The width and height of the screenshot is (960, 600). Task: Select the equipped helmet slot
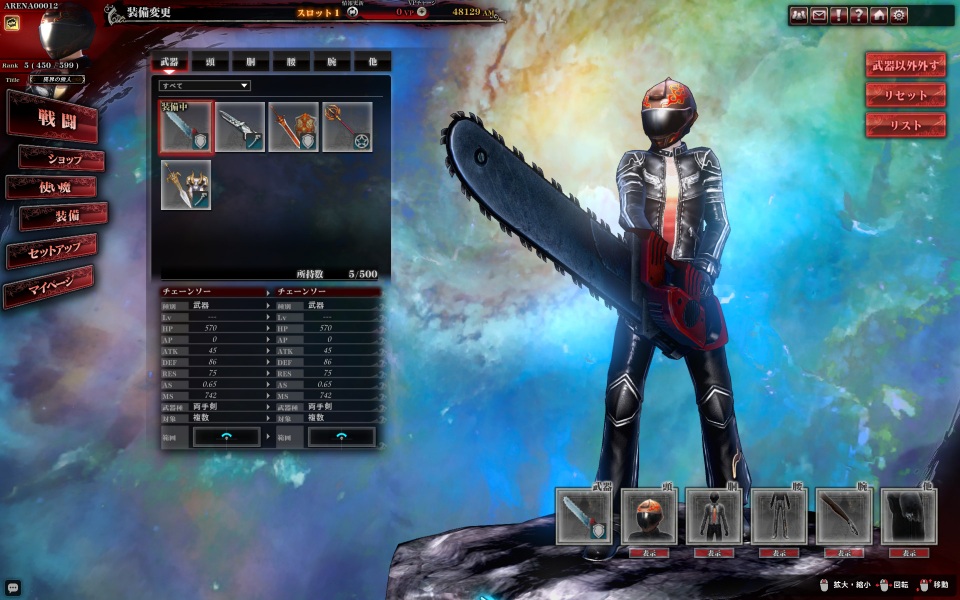pos(649,516)
